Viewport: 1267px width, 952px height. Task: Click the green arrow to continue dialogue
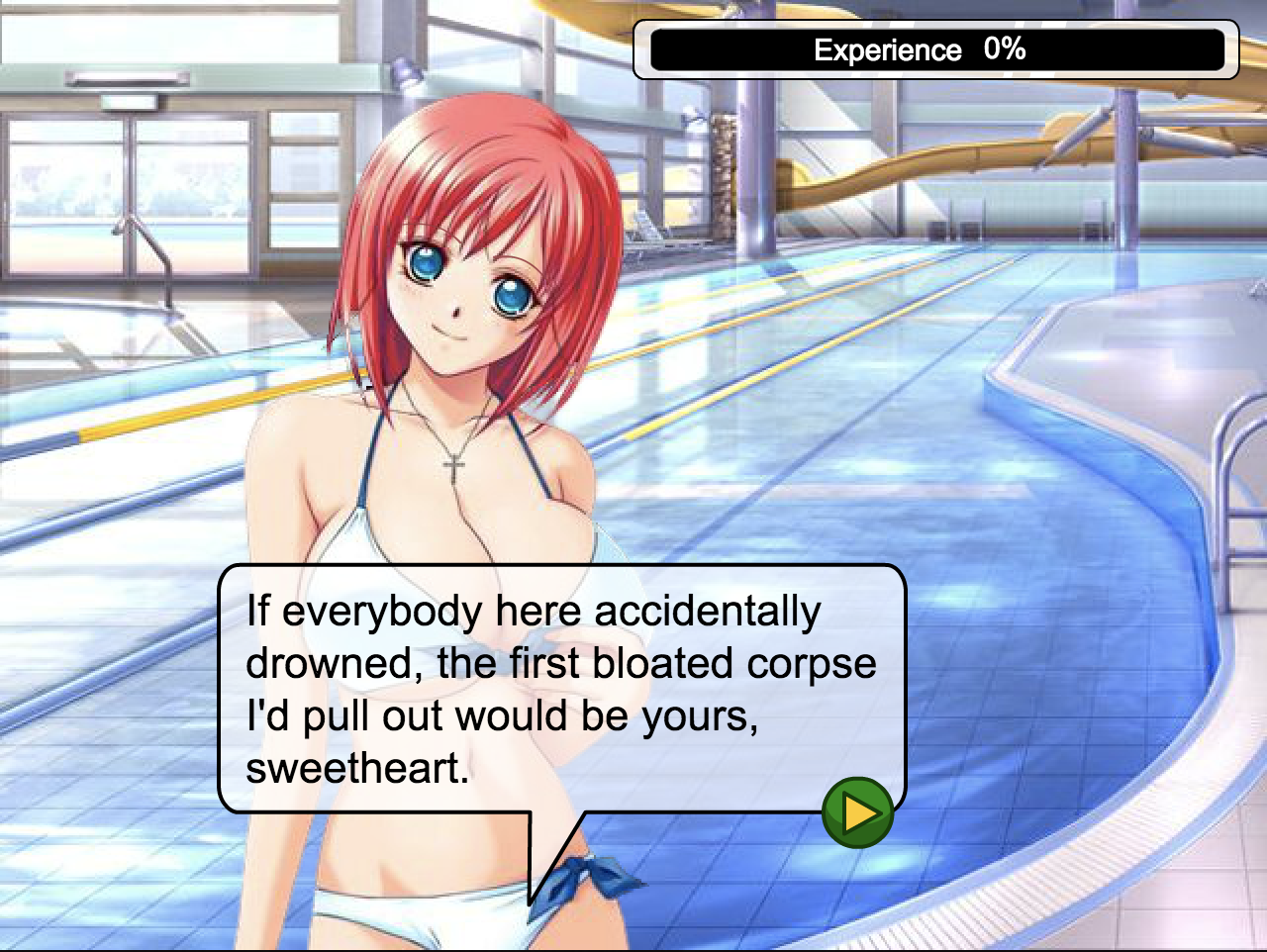tap(857, 812)
